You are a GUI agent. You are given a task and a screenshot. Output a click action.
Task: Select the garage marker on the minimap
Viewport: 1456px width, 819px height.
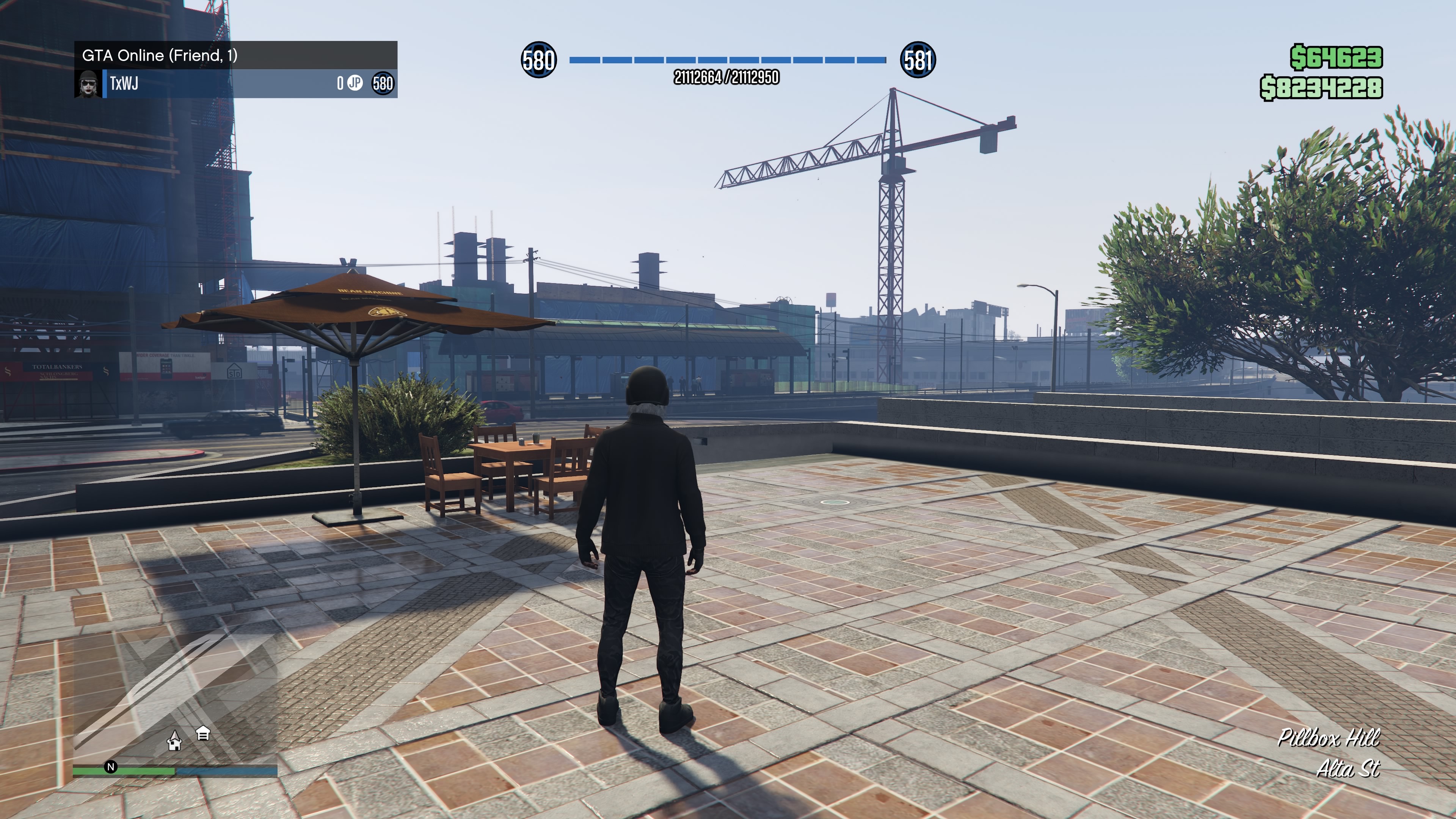[x=203, y=734]
